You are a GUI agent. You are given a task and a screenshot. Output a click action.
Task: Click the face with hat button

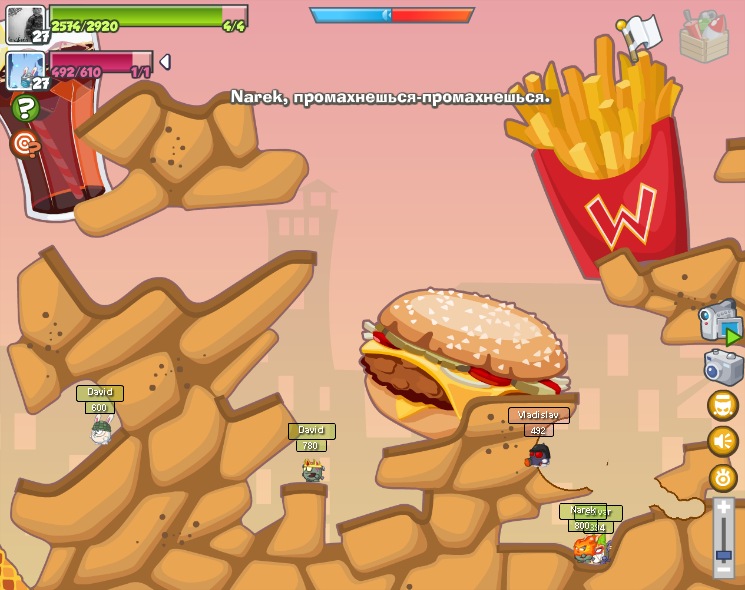pos(723,405)
